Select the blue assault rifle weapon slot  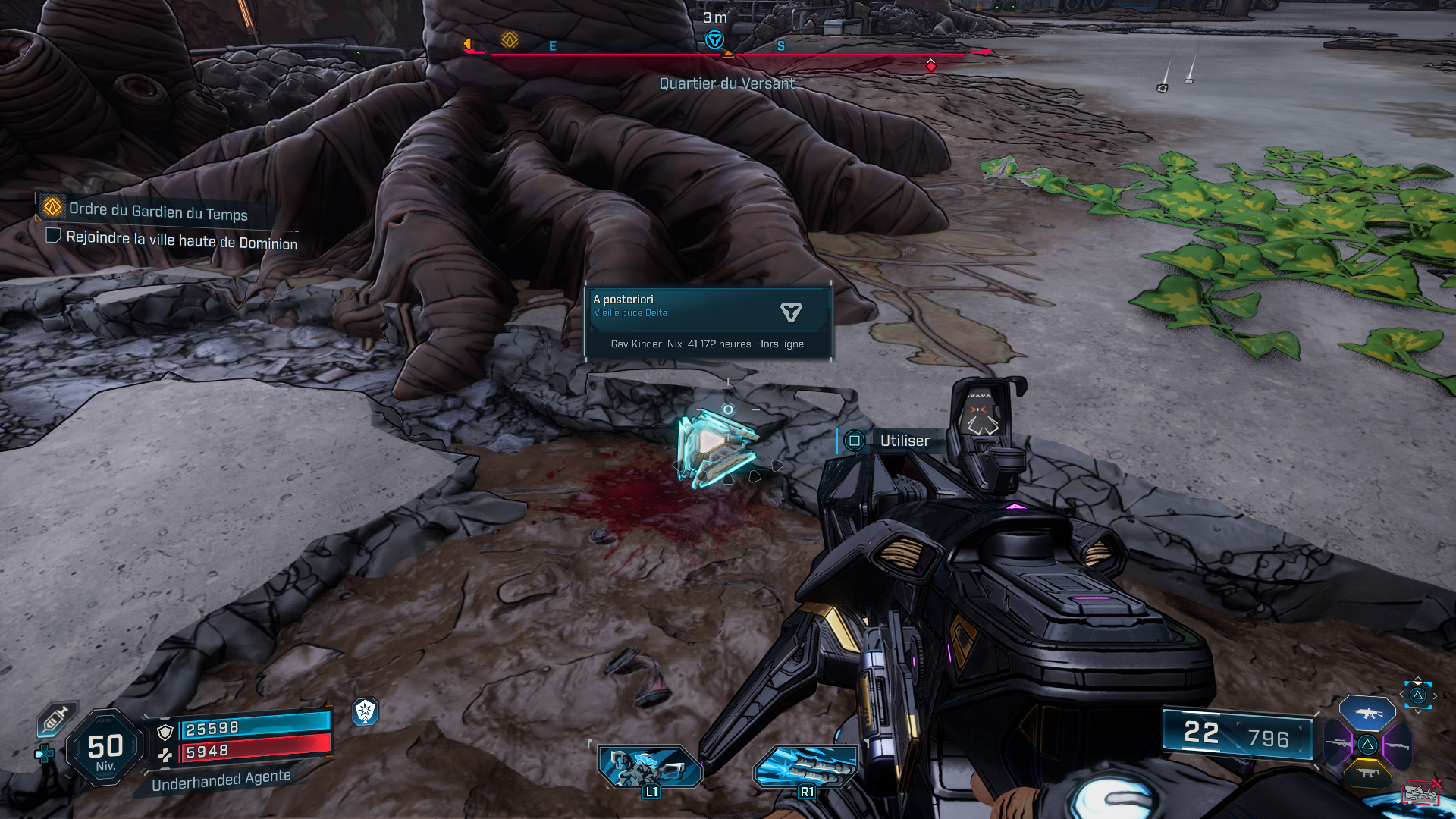tap(1367, 713)
